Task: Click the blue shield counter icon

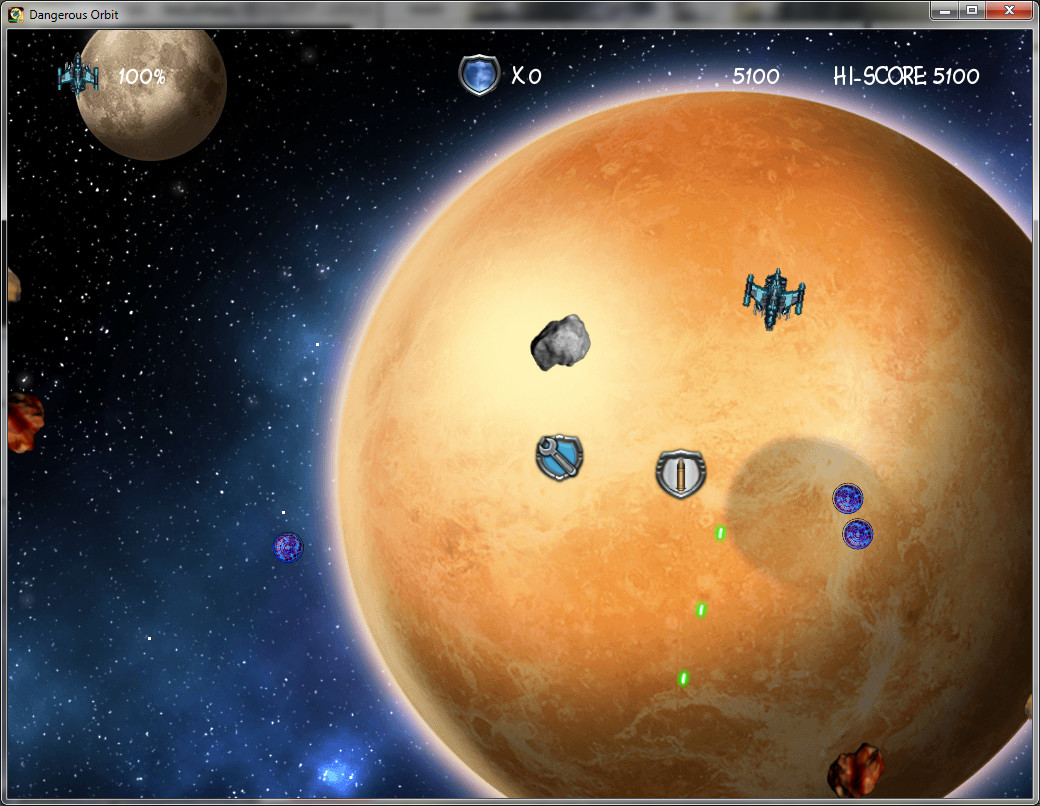Action: [479, 75]
